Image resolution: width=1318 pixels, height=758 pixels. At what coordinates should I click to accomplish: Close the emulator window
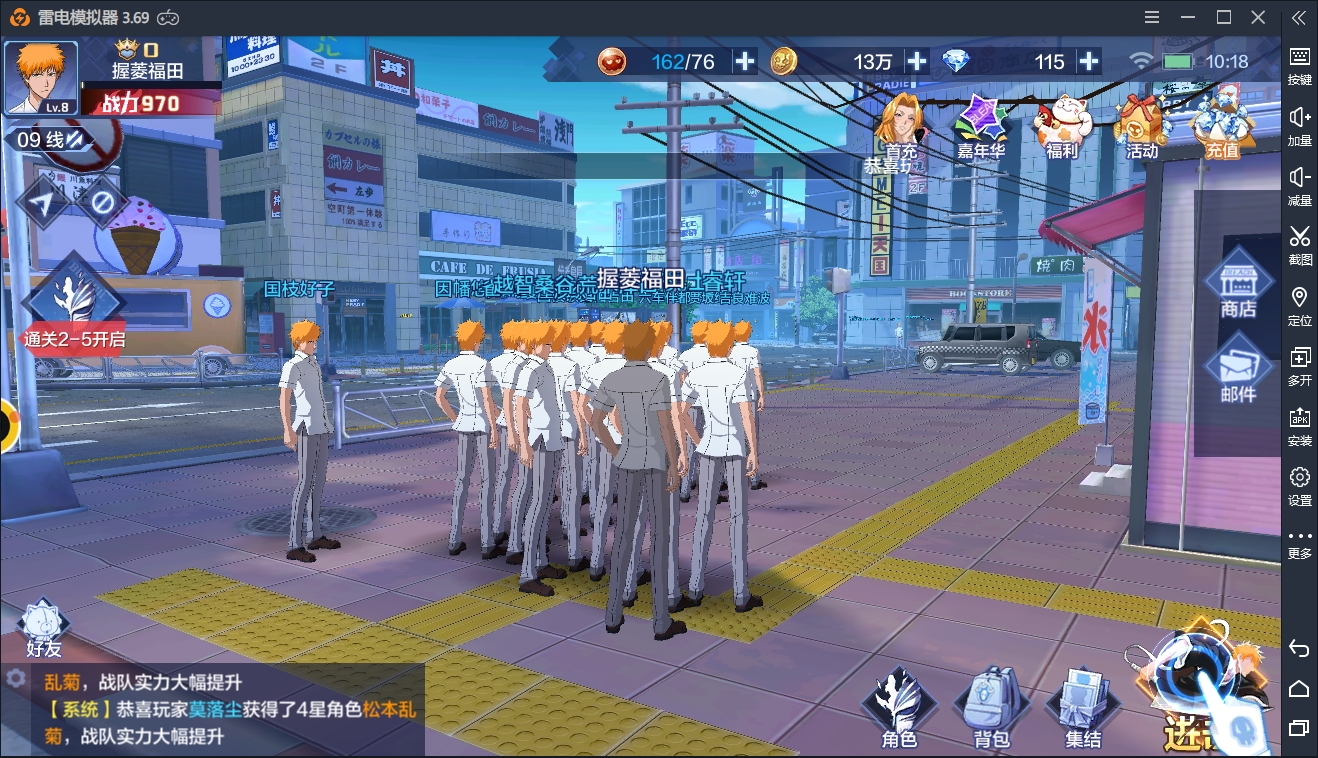click(x=1258, y=17)
